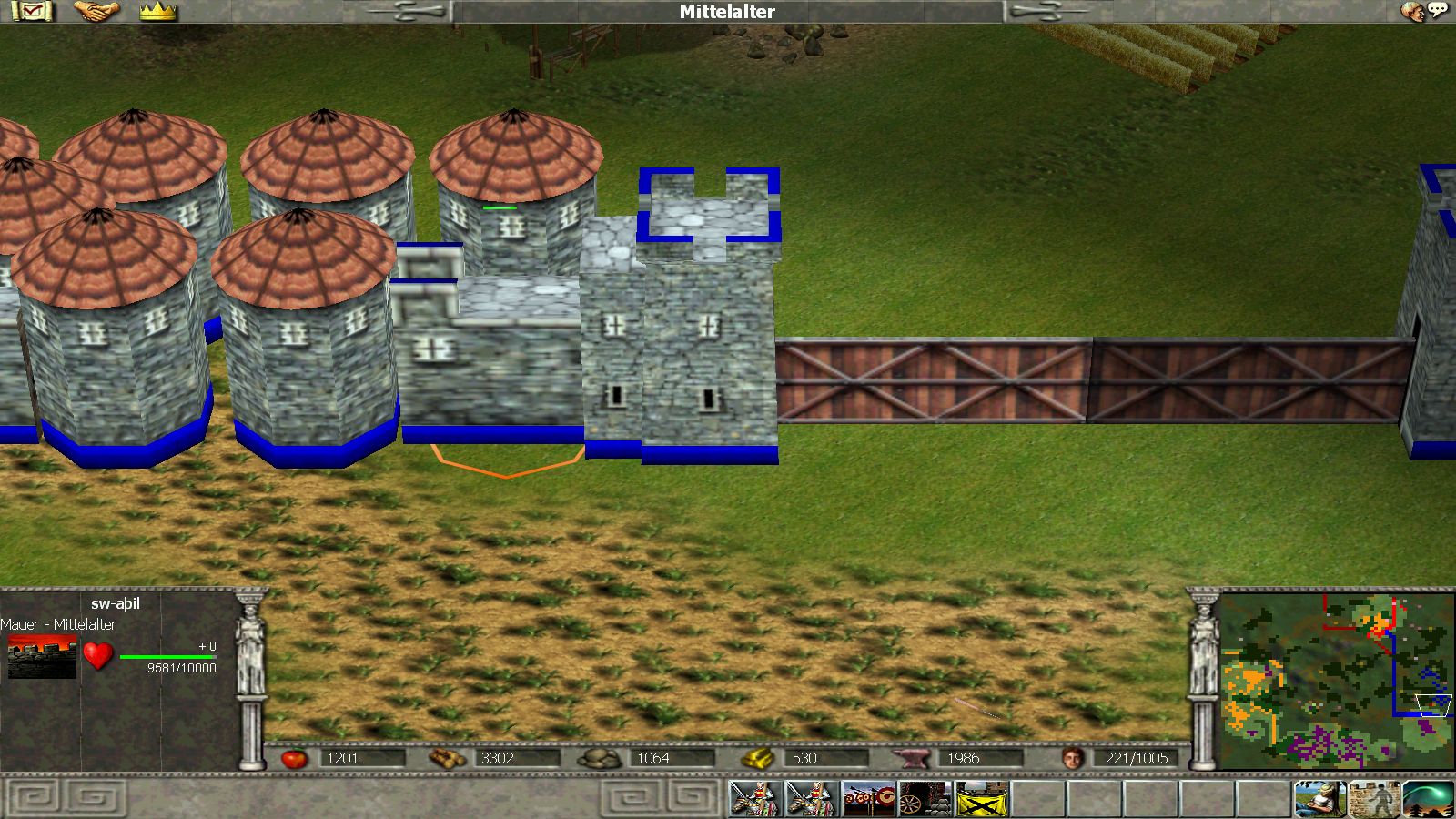Open the objectives scroll with checkmark
1456x819 pixels.
tap(33, 12)
